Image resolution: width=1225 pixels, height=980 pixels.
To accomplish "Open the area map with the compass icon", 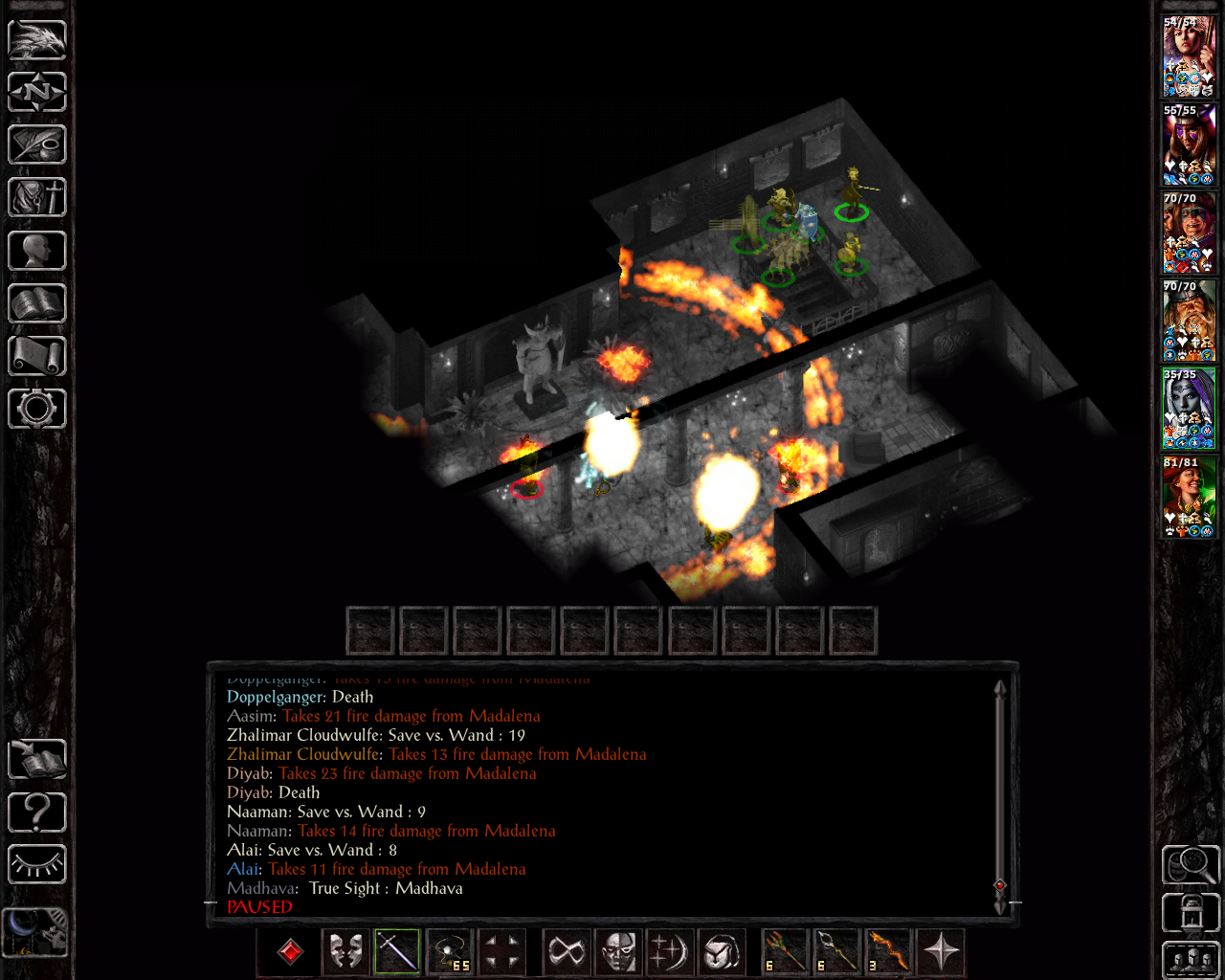I will pyautogui.click(x=37, y=93).
